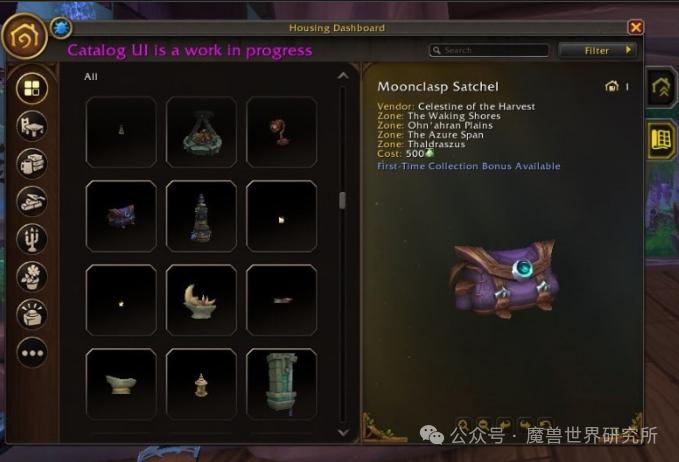Pick the red desk lamp item

coord(281,132)
